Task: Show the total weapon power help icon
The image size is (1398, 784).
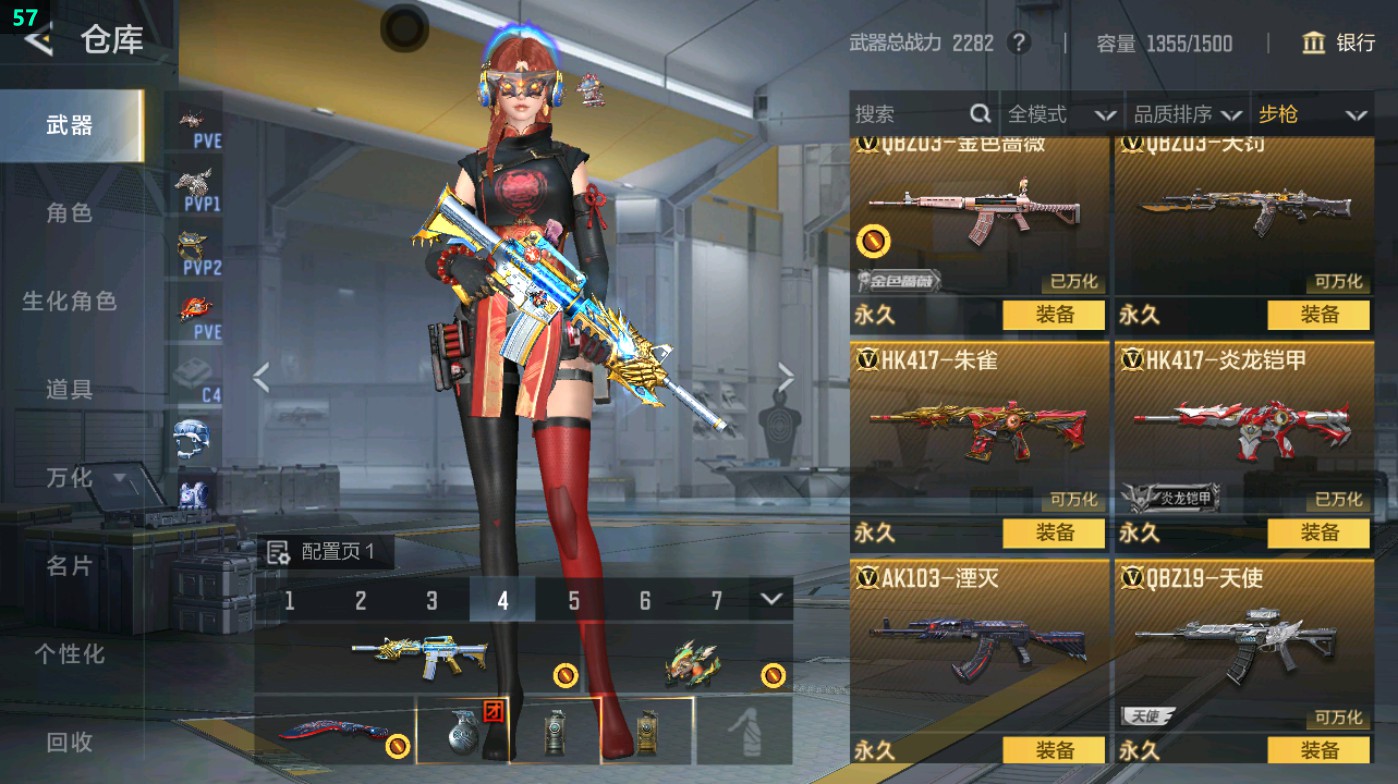Action: [x=1018, y=43]
